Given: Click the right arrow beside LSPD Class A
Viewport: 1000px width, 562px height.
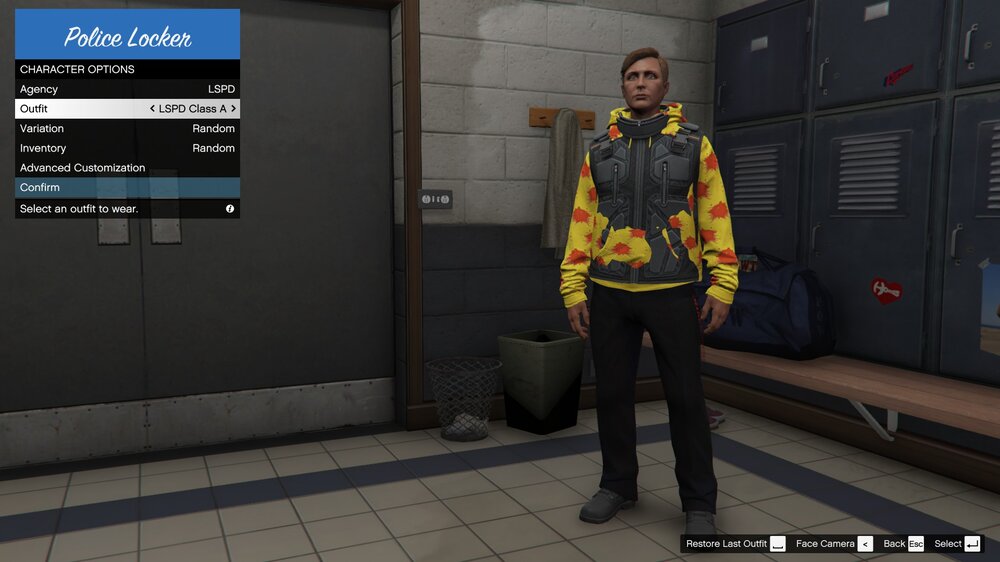Looking at the screenshot, I should 234,109.
